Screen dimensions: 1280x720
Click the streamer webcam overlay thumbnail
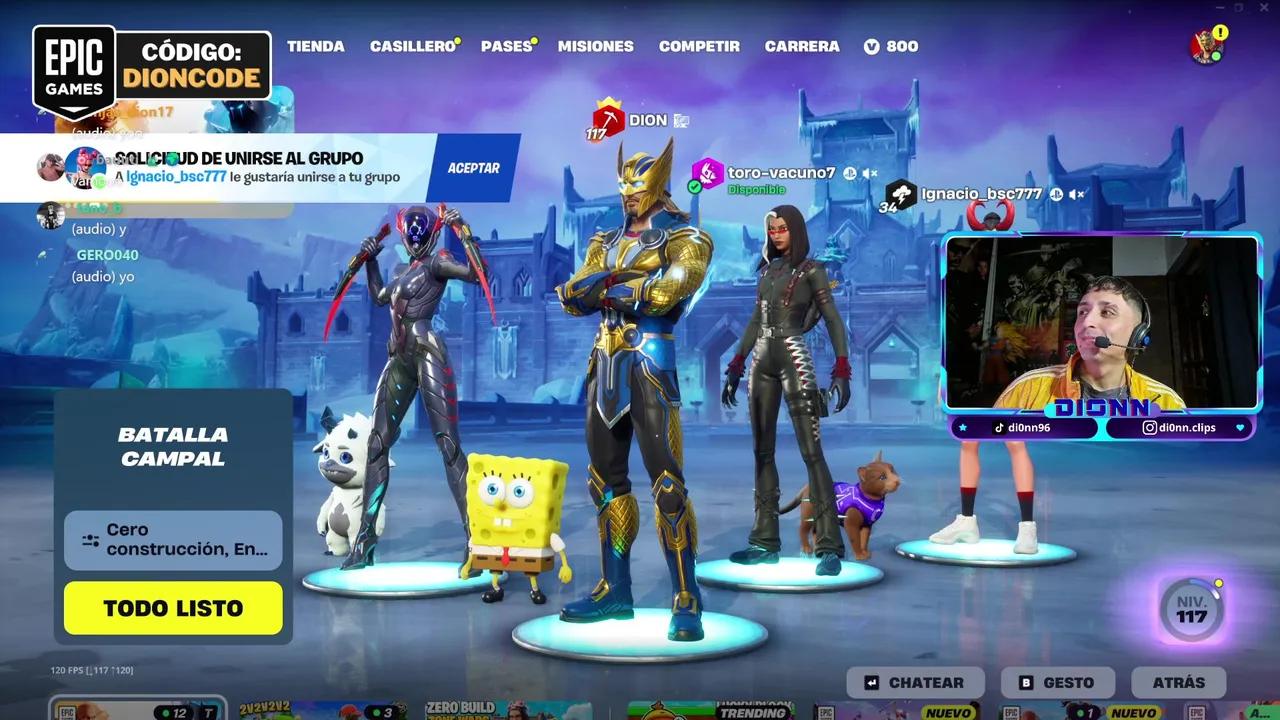pos(1104,320)
